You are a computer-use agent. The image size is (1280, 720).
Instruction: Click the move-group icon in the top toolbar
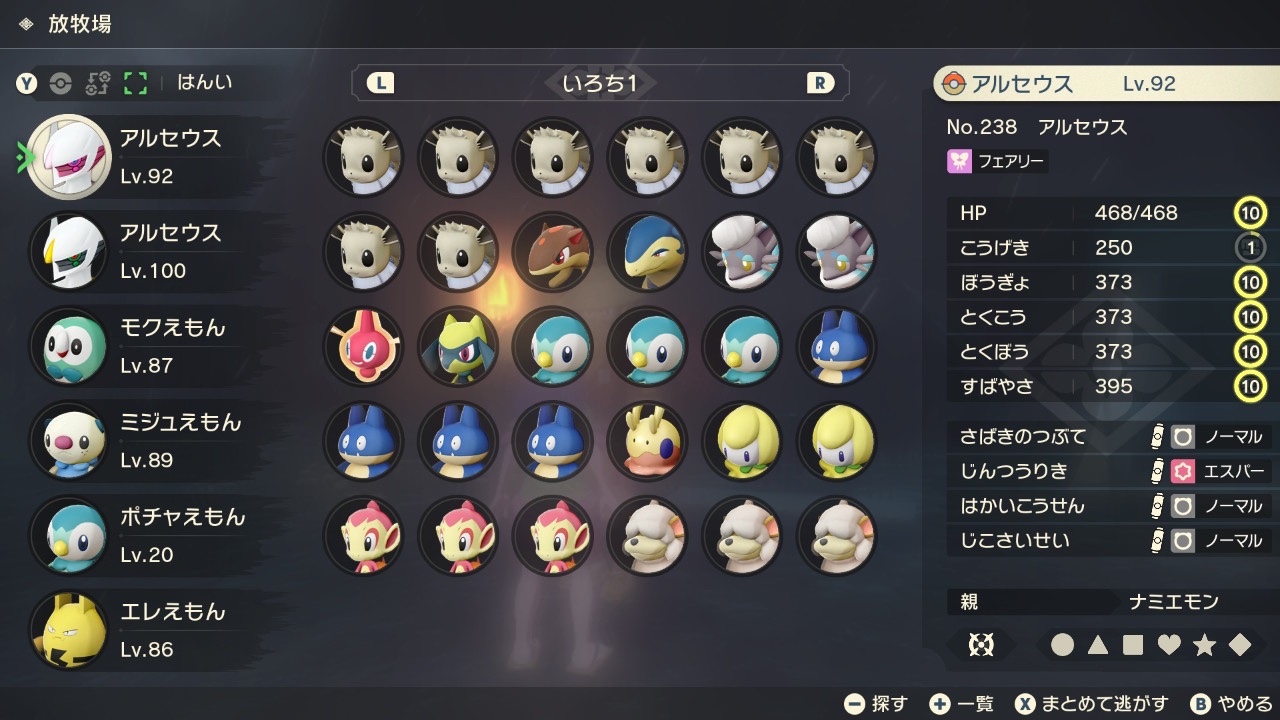(x=95, y=84)
